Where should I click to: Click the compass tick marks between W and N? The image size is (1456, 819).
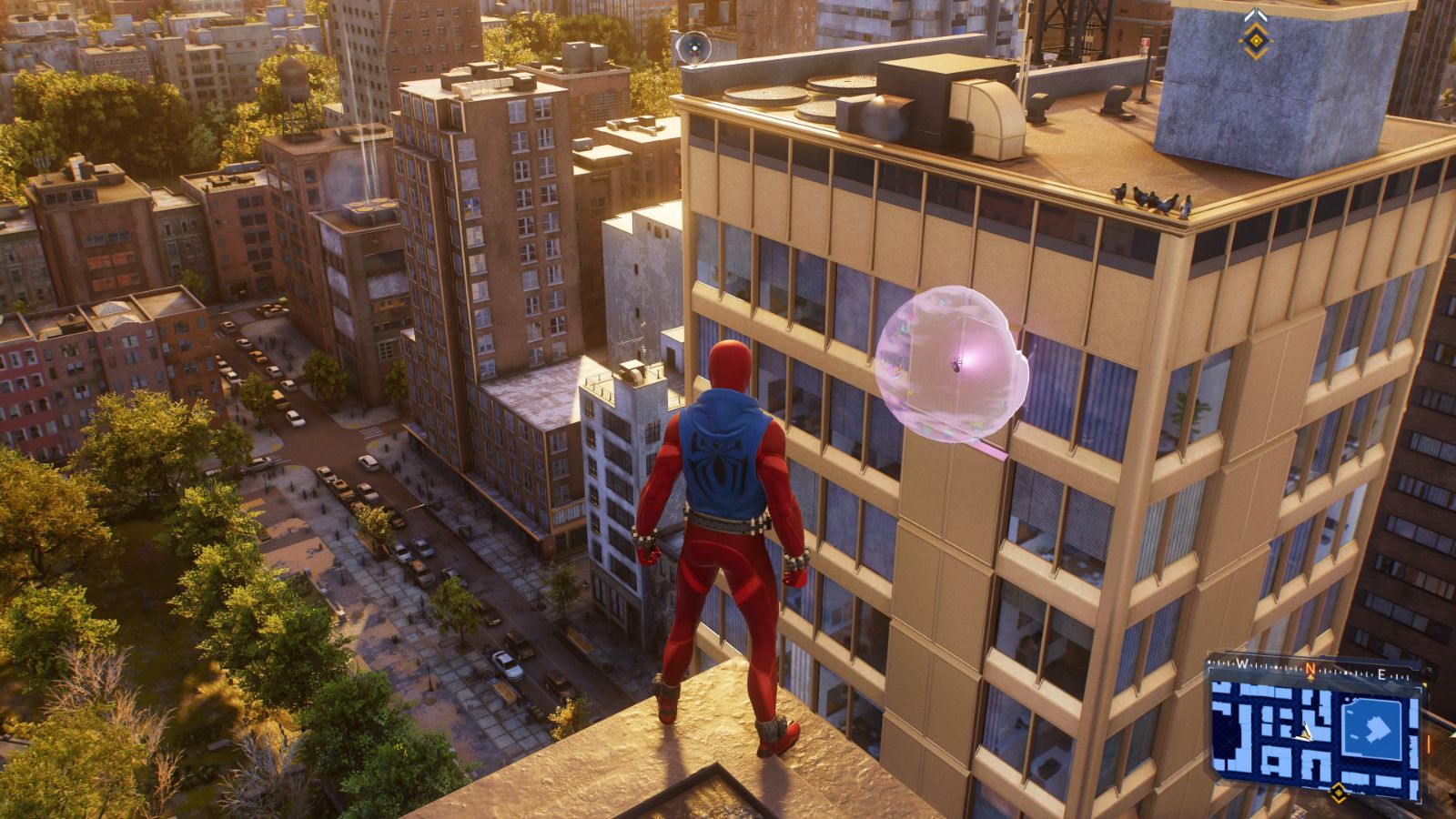pos(1274,665)
